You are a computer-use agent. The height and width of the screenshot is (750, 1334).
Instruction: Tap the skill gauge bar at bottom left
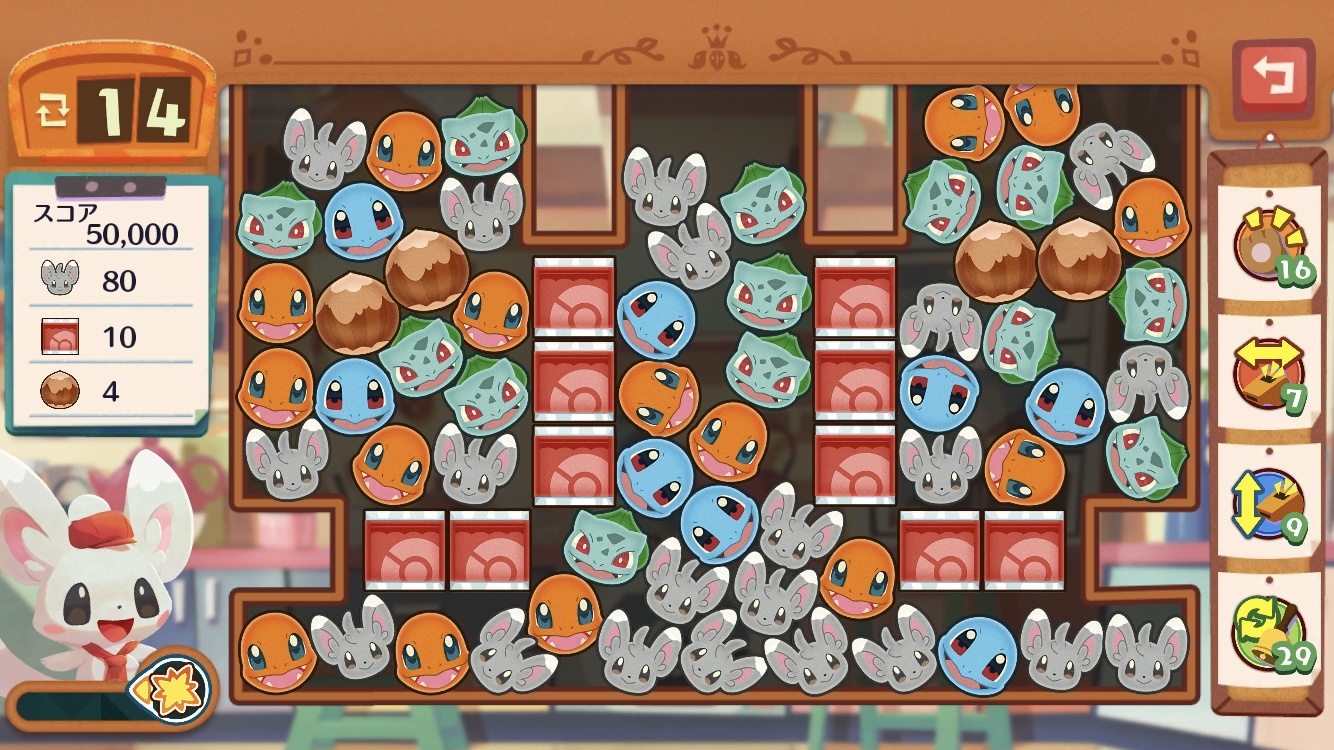[70, 705]
